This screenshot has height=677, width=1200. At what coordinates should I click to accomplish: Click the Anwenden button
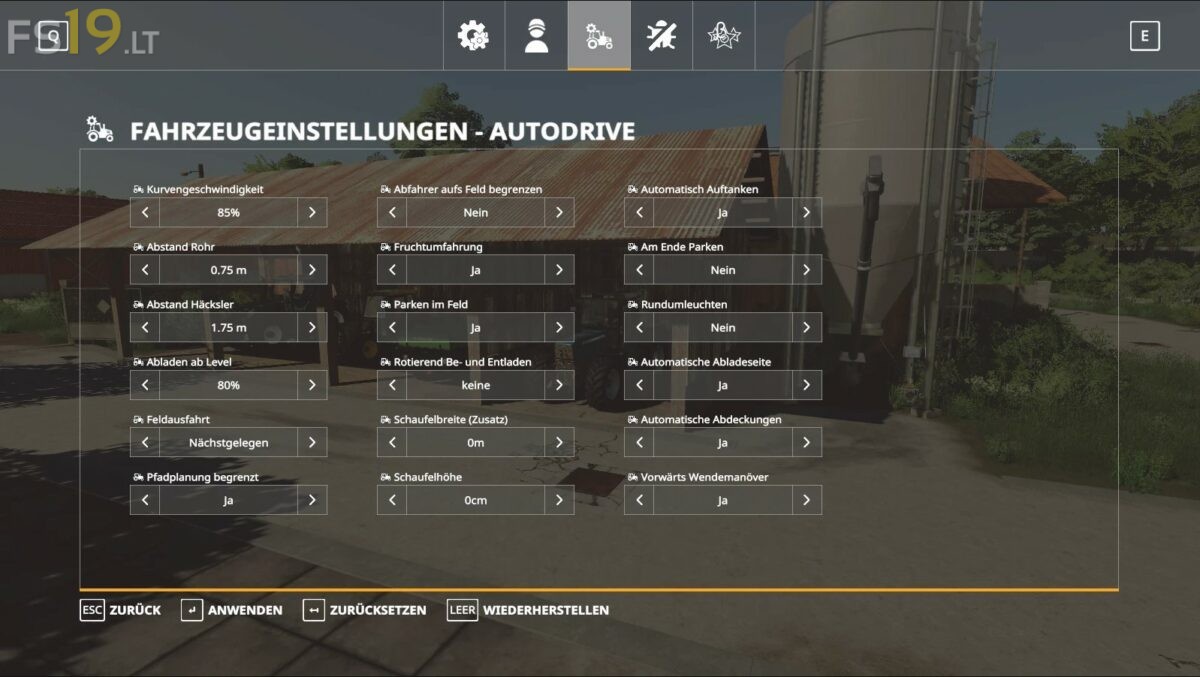[x=232, y=610]
